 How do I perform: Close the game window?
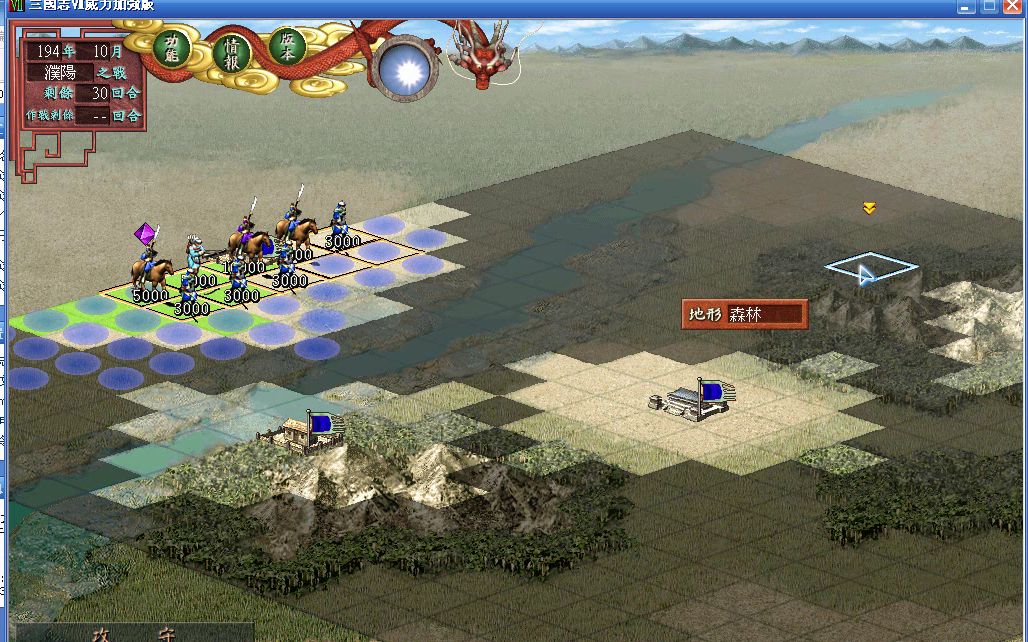coord(1012,6)
